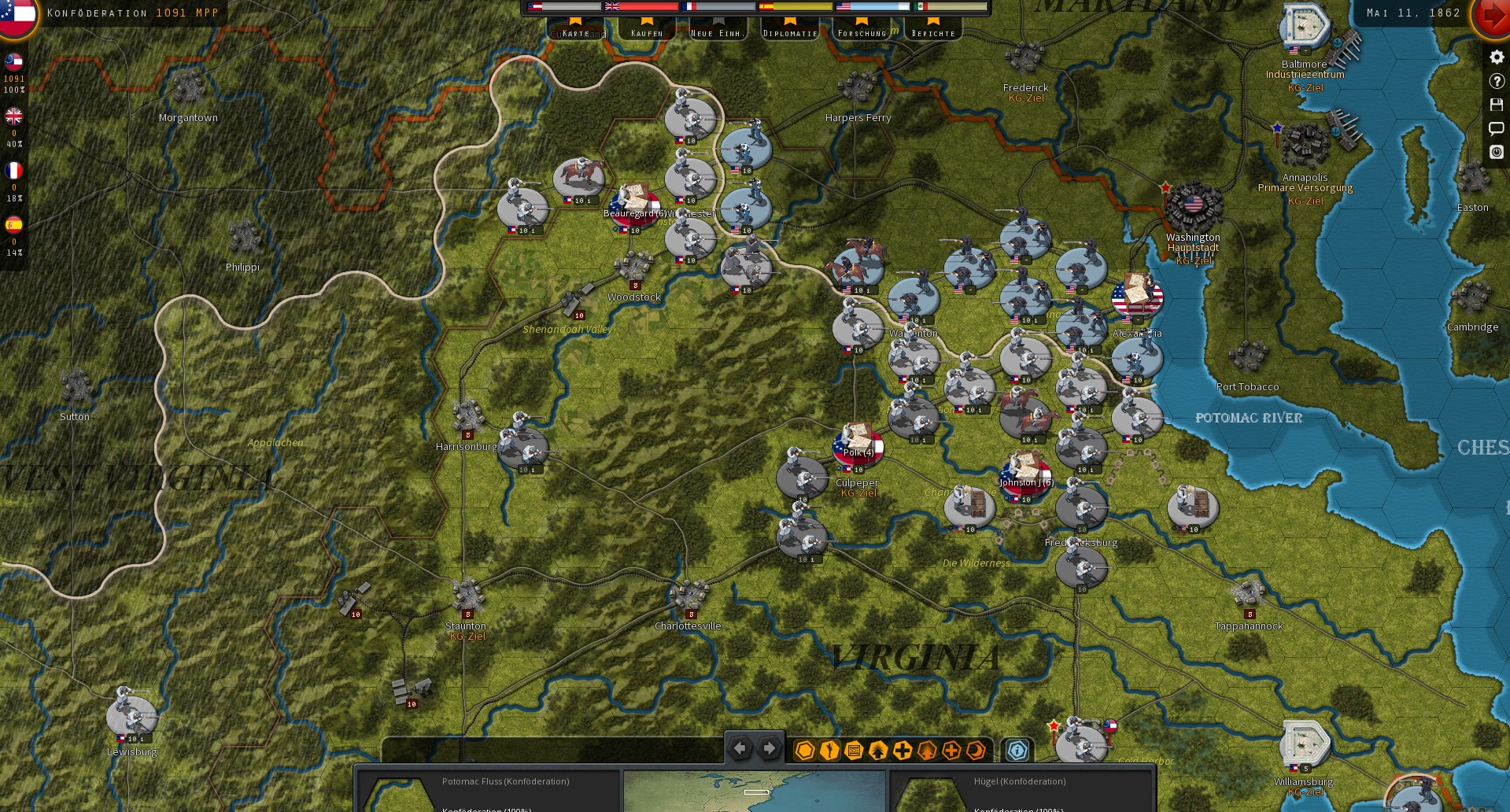Image resolution: width=1510 pixels, height=812 pixels.
Task: Toggle the Spanish flag relations indicator
Action: point(13,224)
